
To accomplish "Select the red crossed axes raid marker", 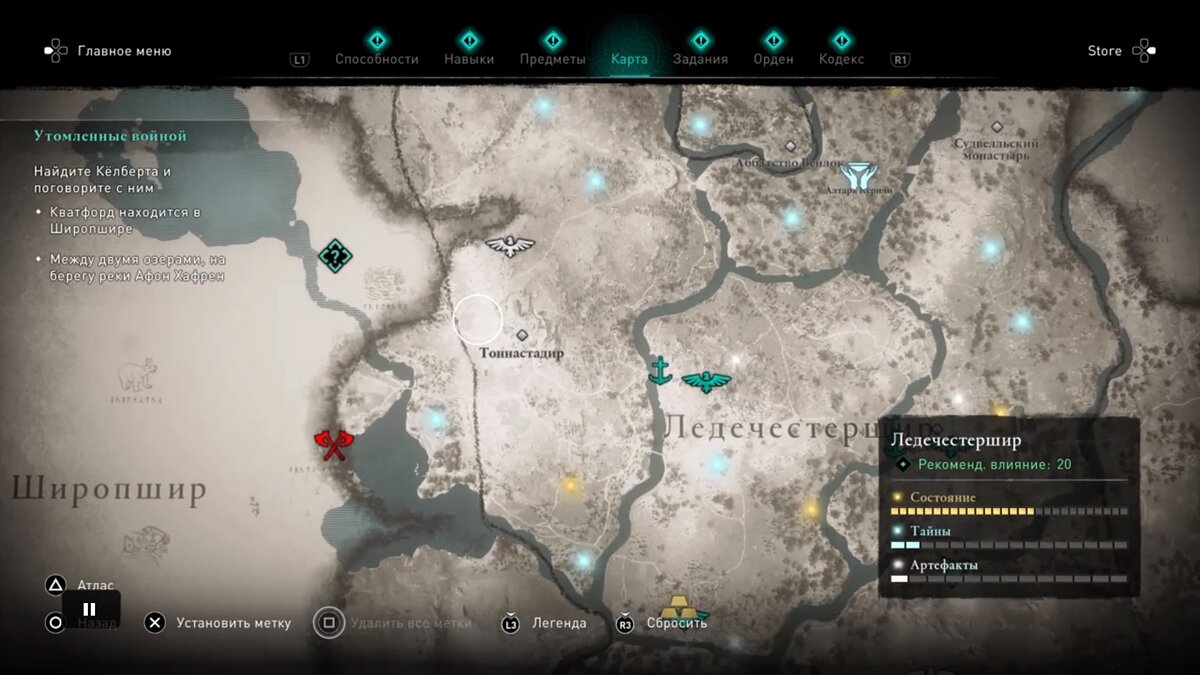I will coord(333,444).
